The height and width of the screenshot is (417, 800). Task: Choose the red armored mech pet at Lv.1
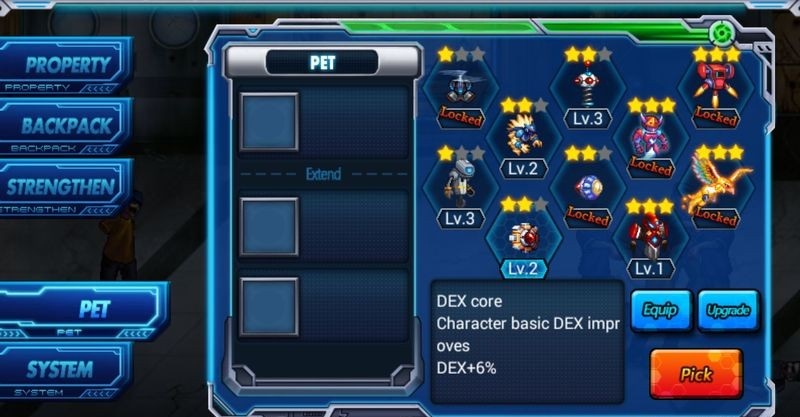650,241
